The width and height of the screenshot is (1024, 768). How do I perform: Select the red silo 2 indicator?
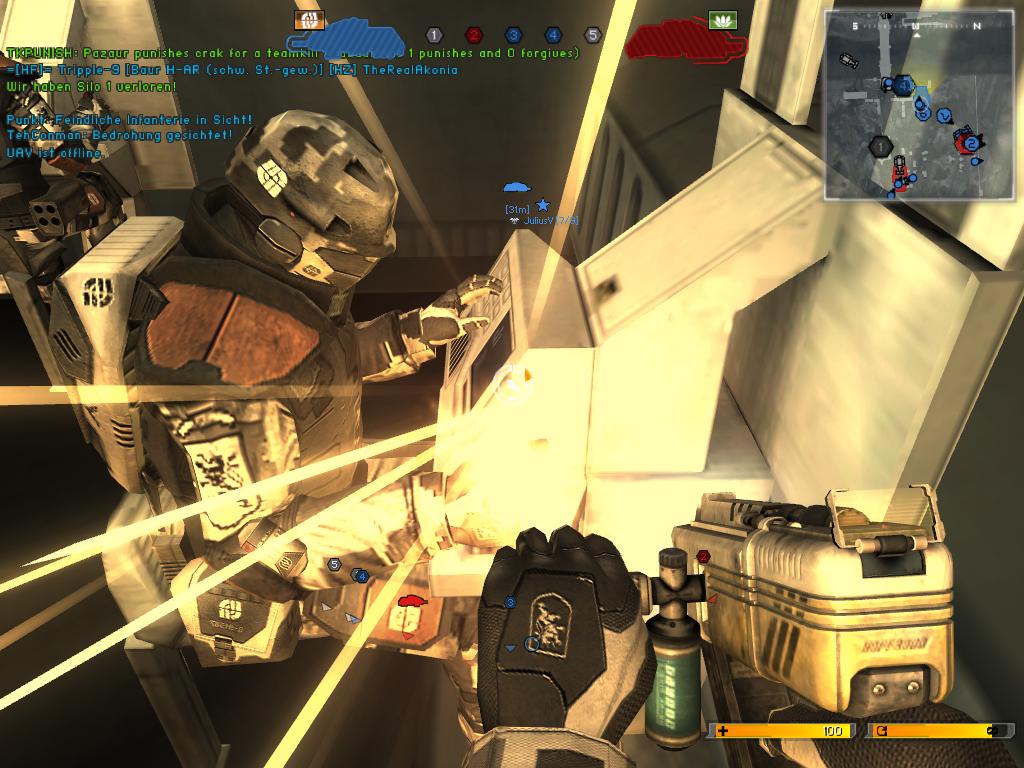(474, 35)
